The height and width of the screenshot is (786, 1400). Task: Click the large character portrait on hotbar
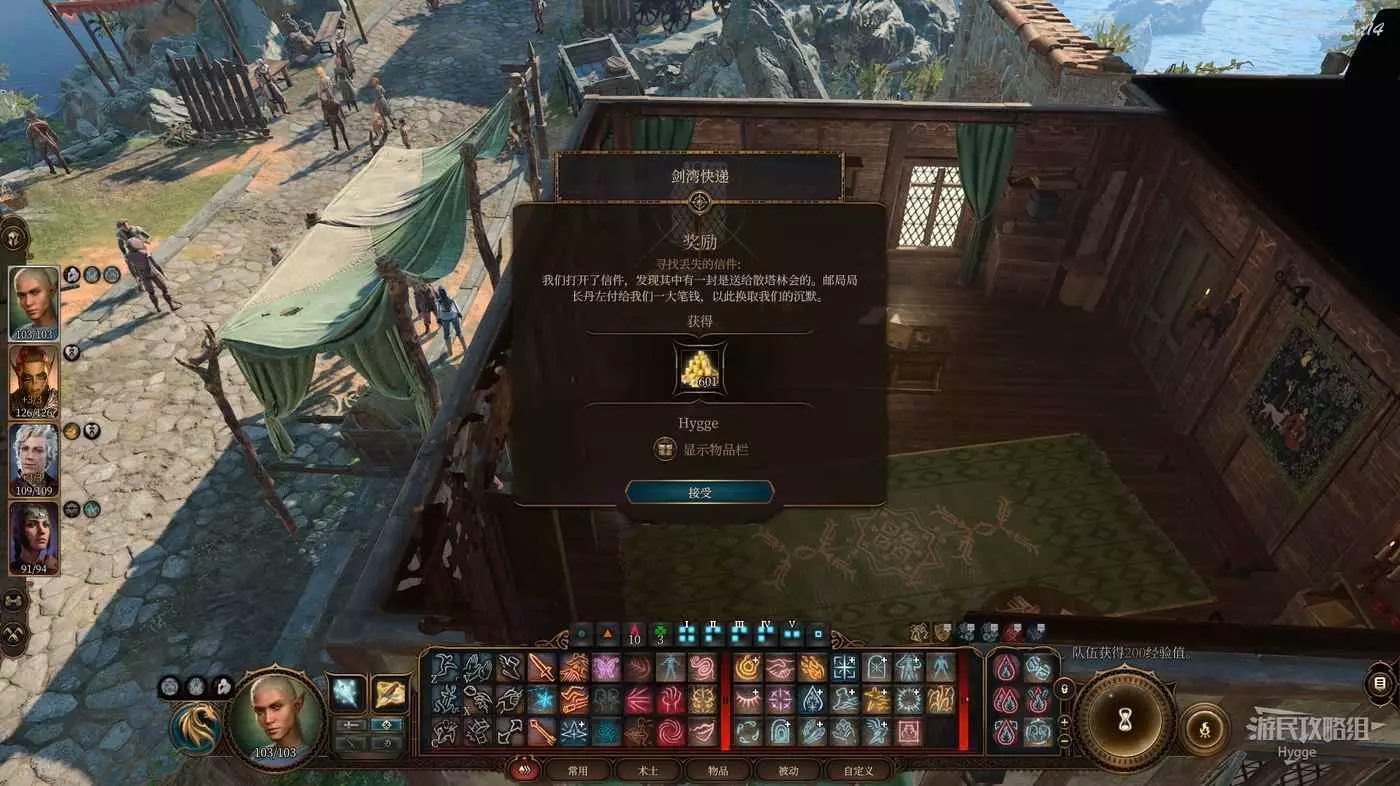276,716
